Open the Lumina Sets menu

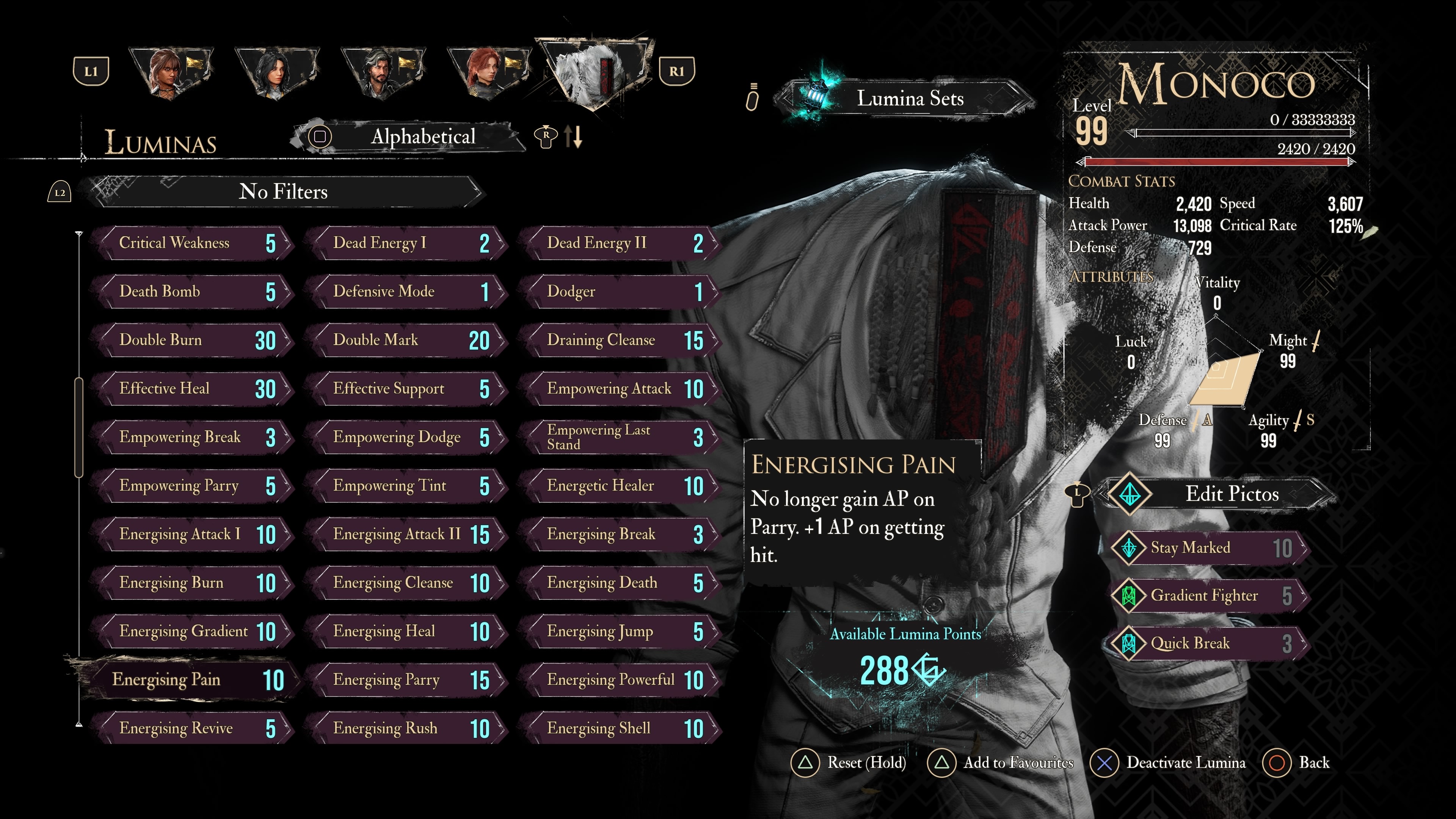[910, 99]
